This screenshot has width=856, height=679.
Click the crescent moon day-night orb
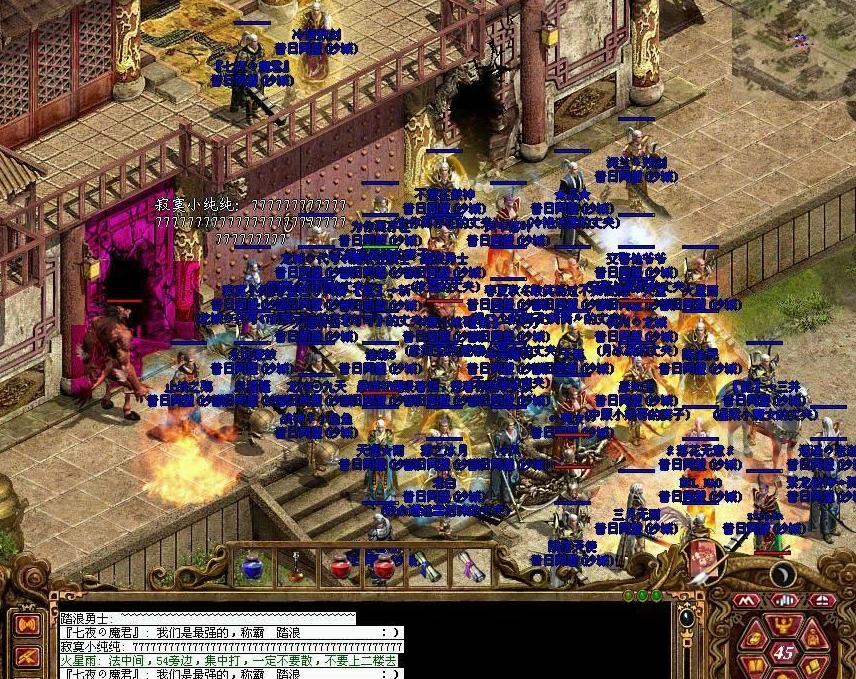click(x=783, y=573)
